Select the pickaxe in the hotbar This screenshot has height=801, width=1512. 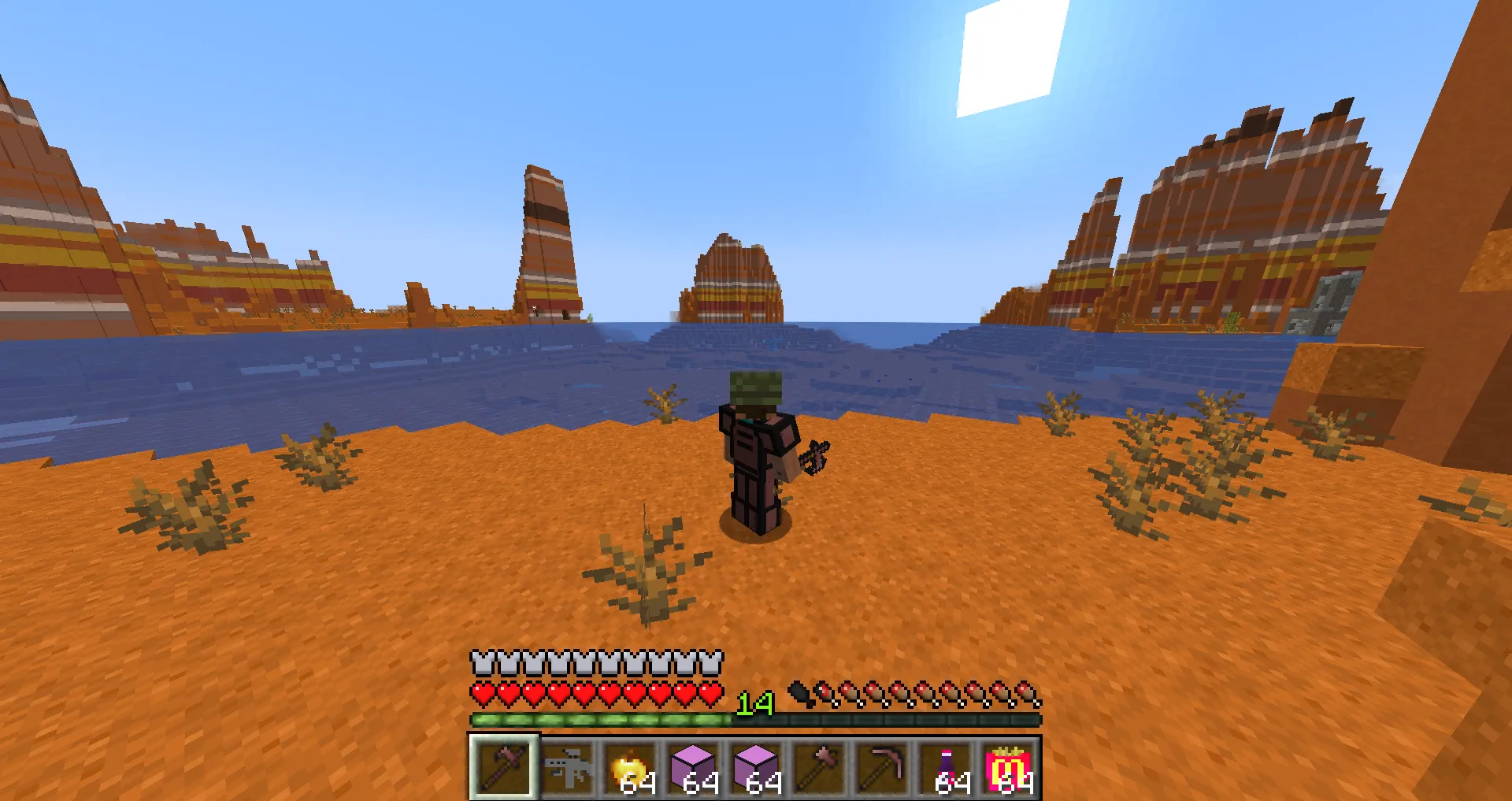coord(884,768)
